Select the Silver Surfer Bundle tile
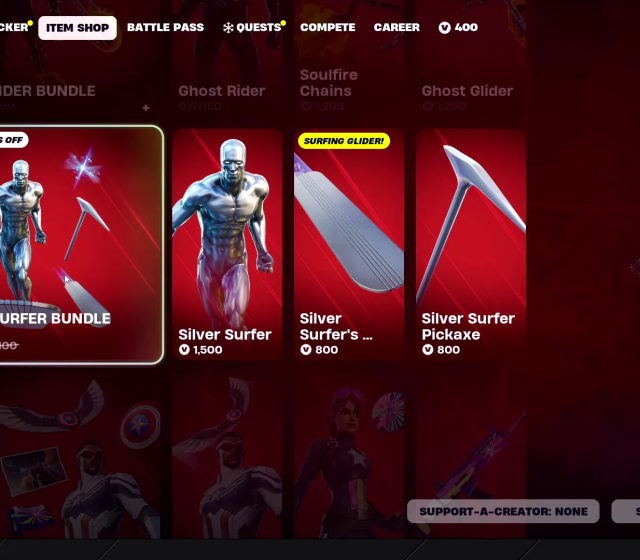Screen dimensions: 640x560 (78, 245)
